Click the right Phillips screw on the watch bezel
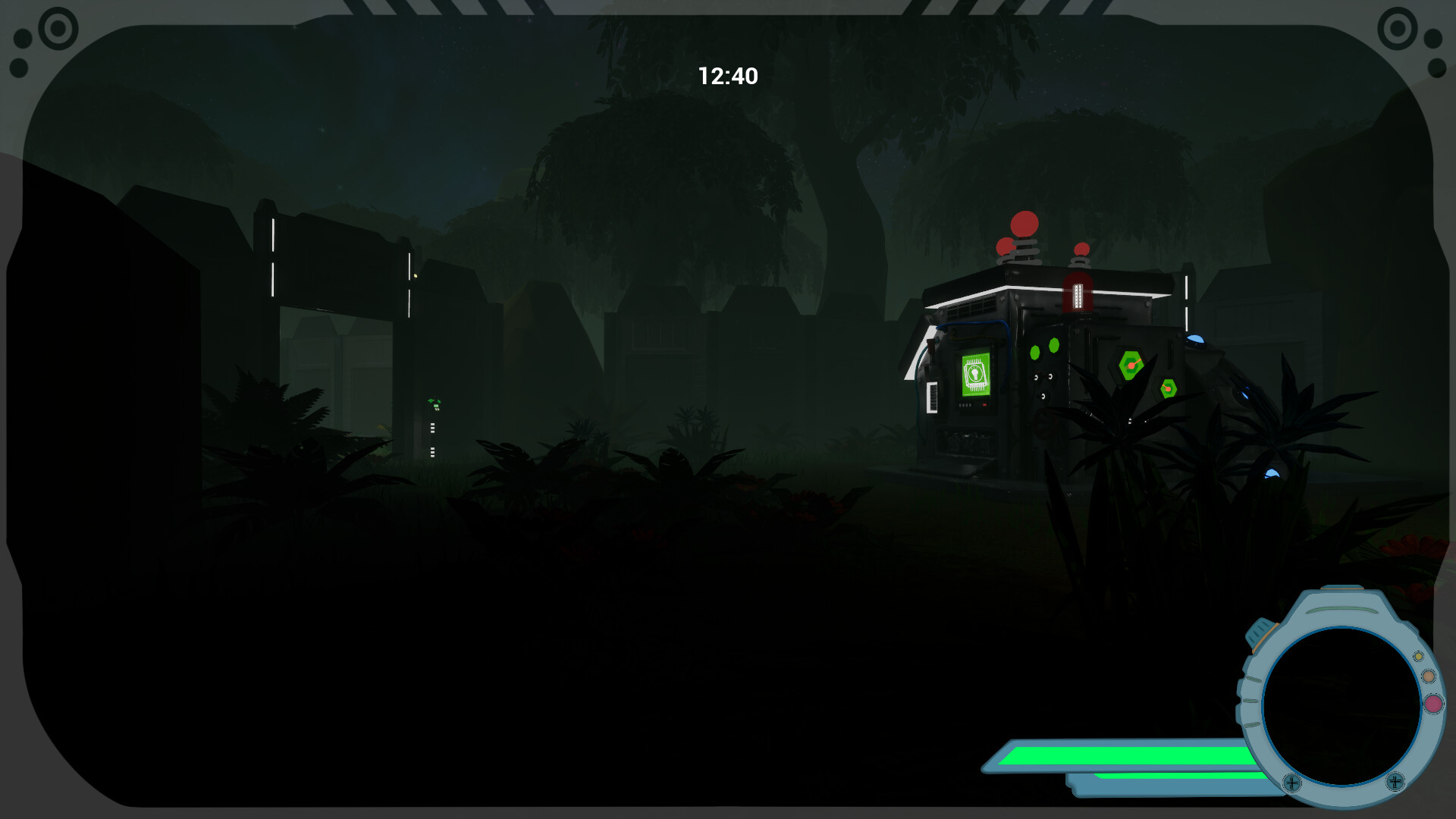 click(x=1395, y=781)
